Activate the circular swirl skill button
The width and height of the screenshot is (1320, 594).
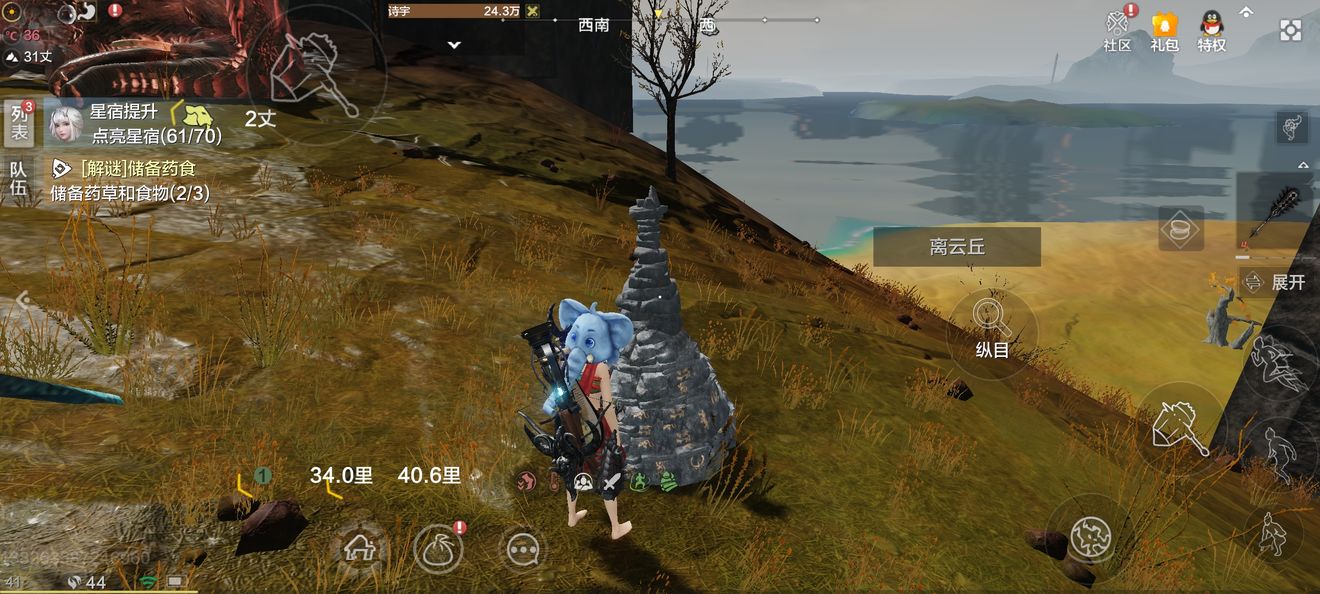point(1090,537)
